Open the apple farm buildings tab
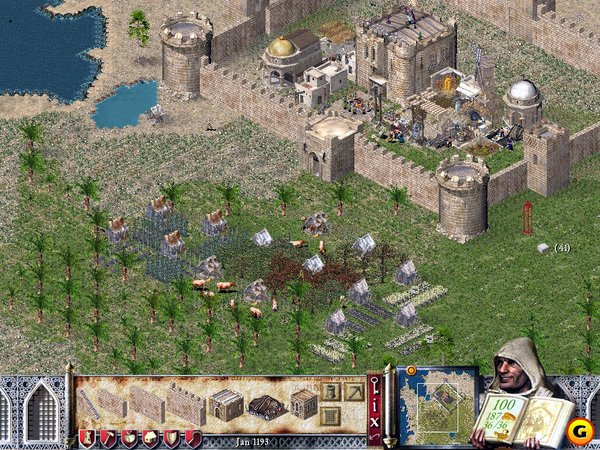600x450 pixels. click(x=129, y=438)
